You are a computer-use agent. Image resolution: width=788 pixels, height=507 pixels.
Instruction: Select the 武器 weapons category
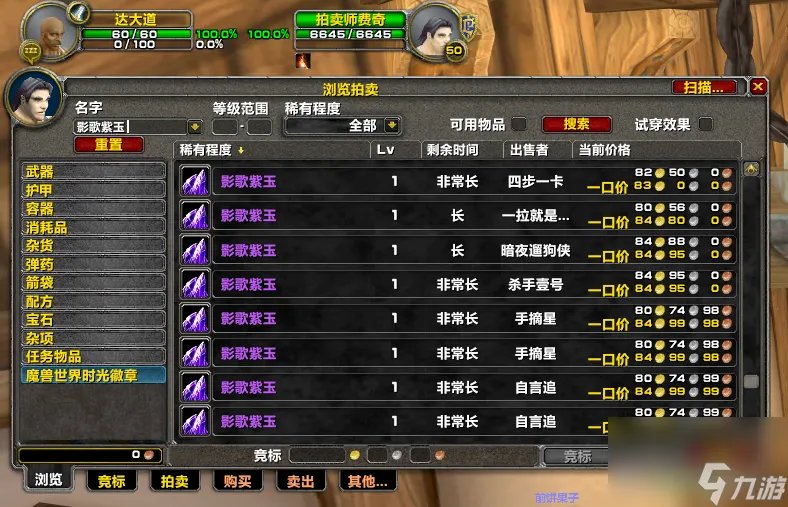[94, 172]
